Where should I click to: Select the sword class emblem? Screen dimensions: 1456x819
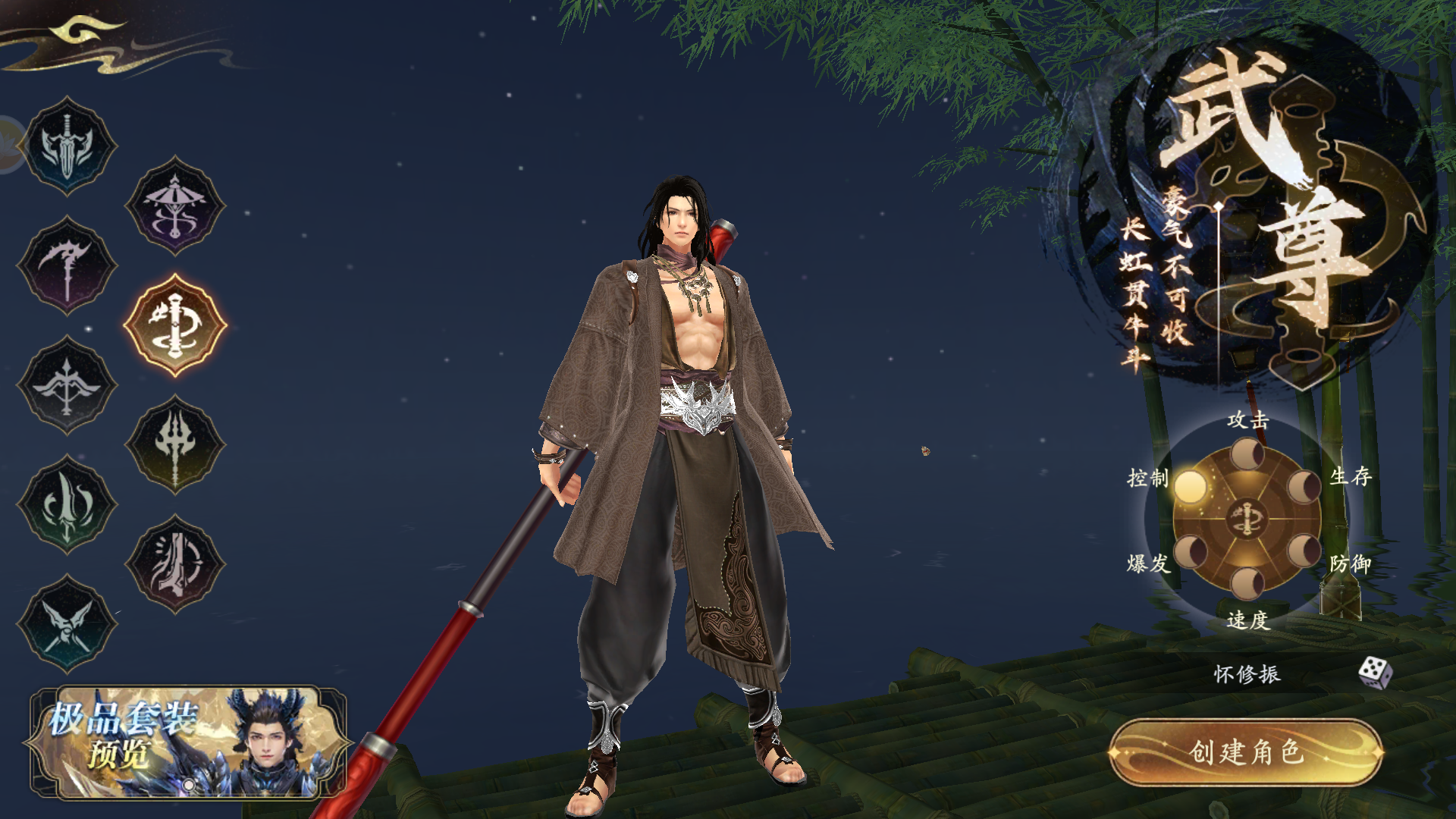point(67,146)
